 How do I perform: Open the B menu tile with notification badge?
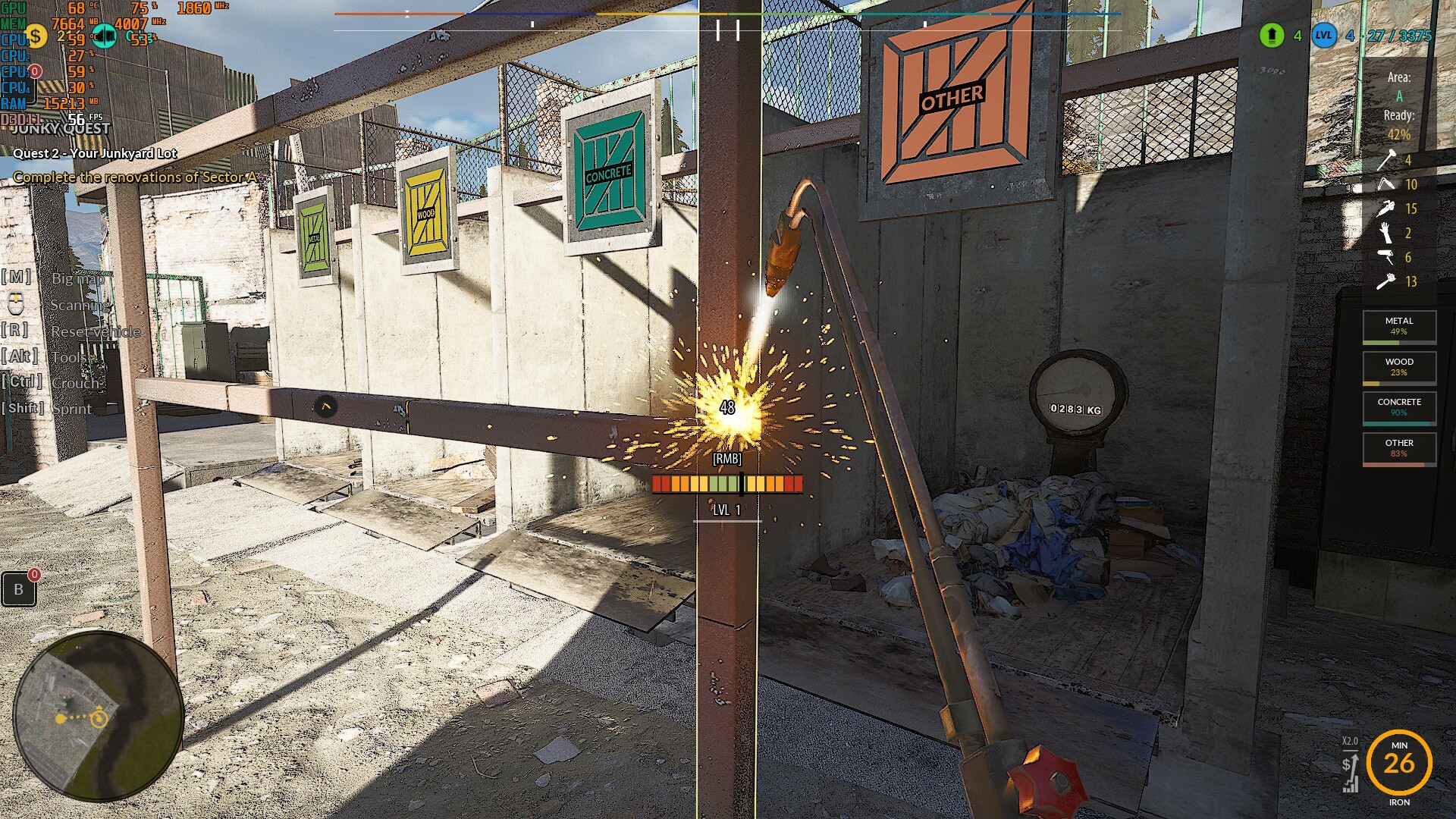[x=19, y=588]
